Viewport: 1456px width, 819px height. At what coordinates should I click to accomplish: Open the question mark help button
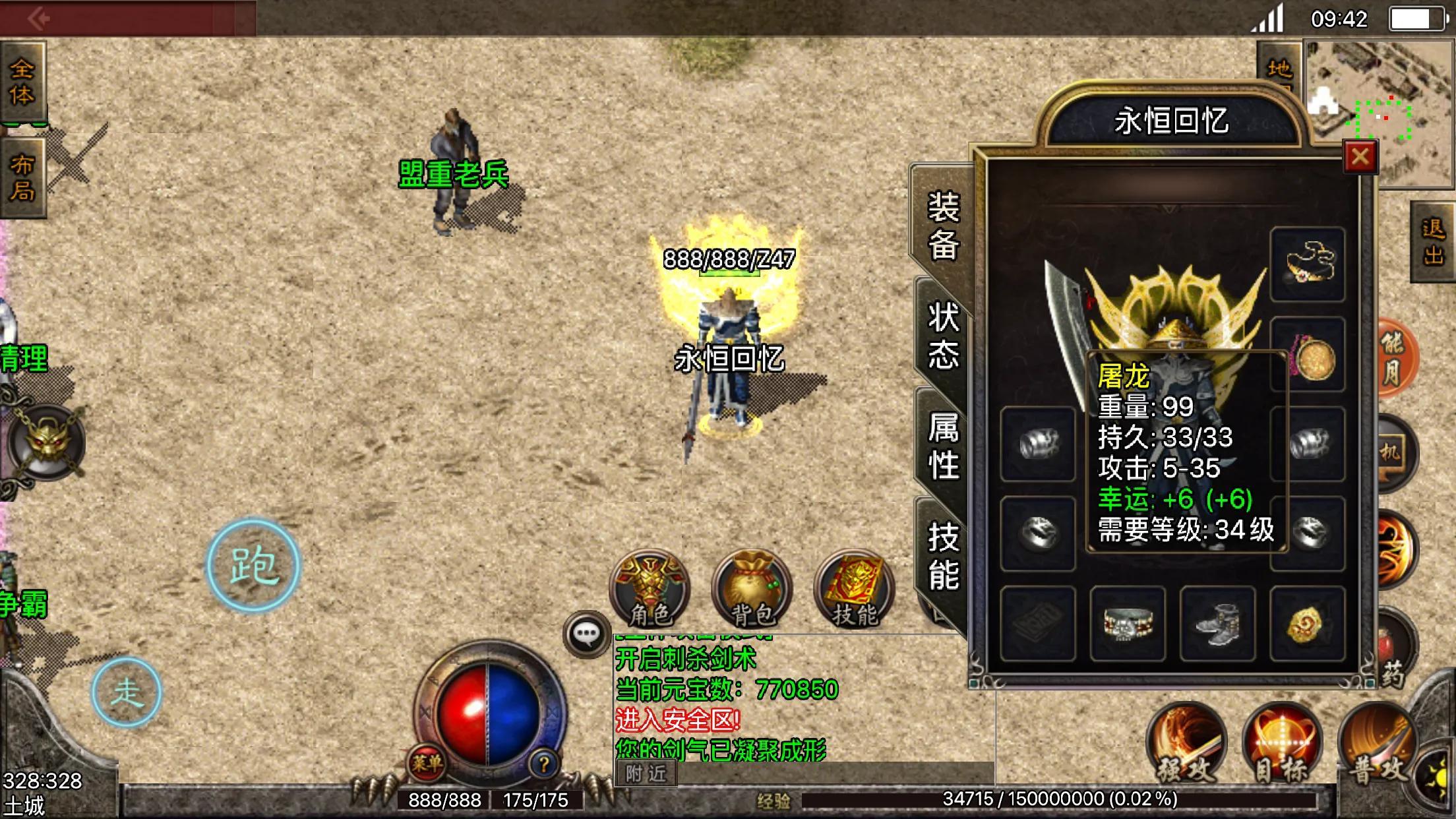[544, 765]
